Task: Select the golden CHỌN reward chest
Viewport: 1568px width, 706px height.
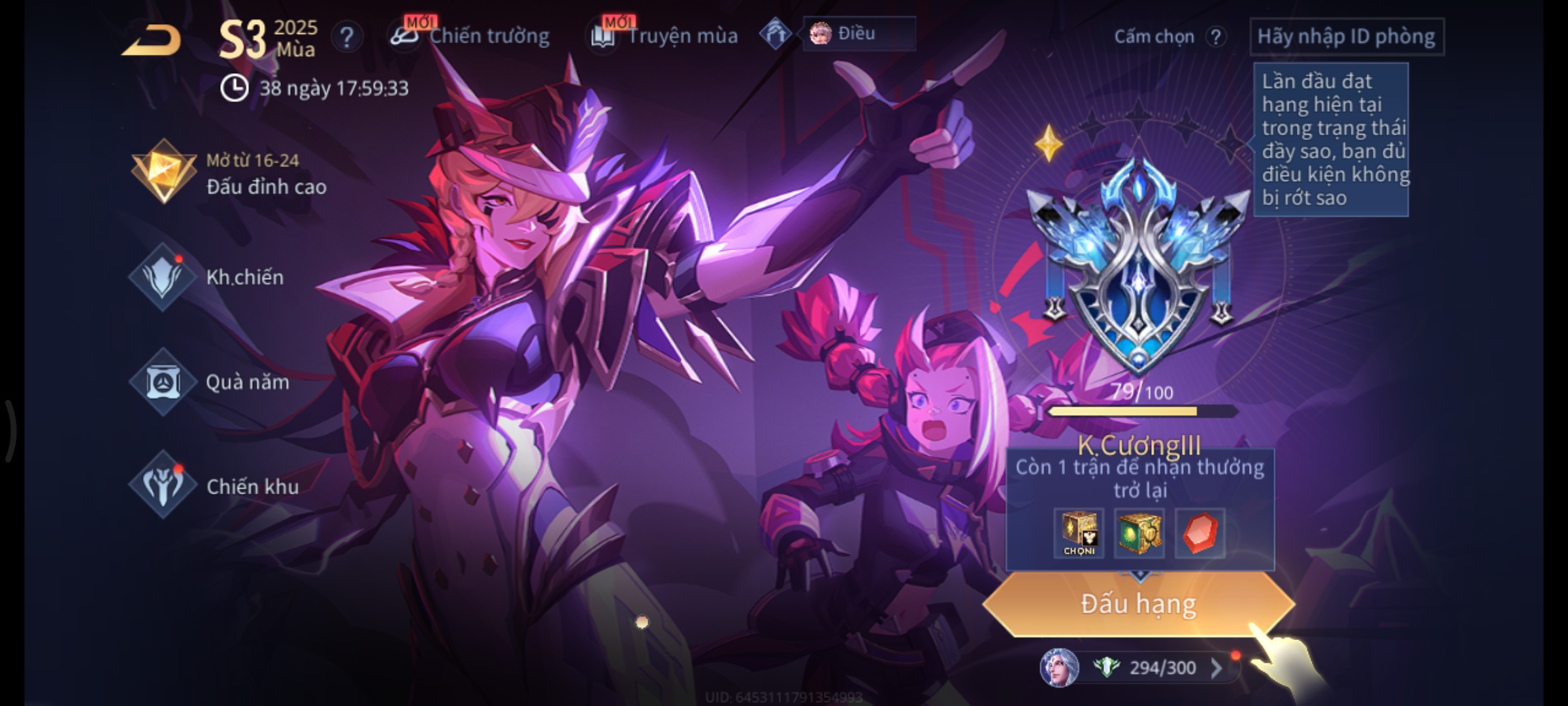Action: point(1079,533)
